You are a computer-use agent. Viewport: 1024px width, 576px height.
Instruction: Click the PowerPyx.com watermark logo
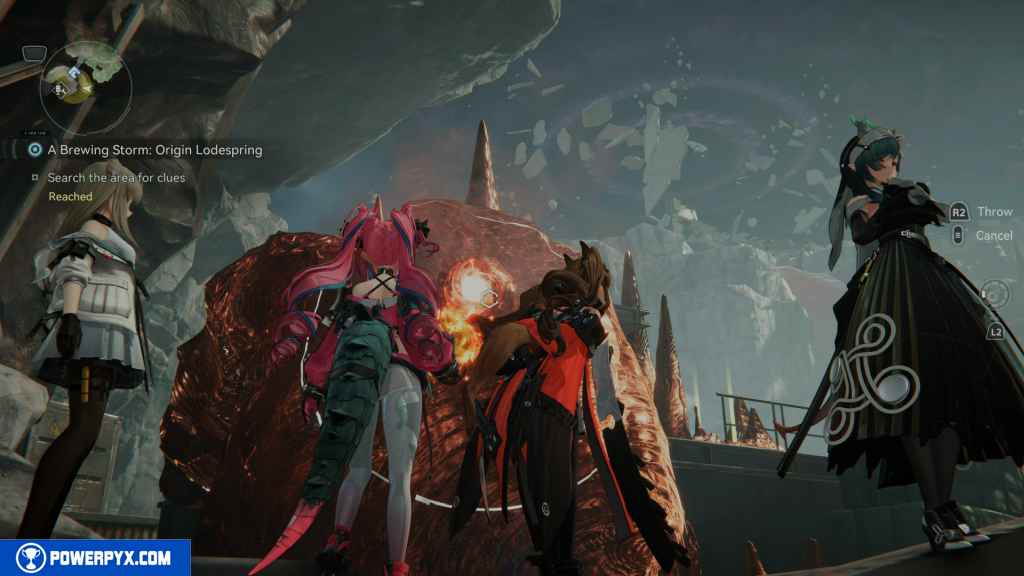[x=95, y=557]
